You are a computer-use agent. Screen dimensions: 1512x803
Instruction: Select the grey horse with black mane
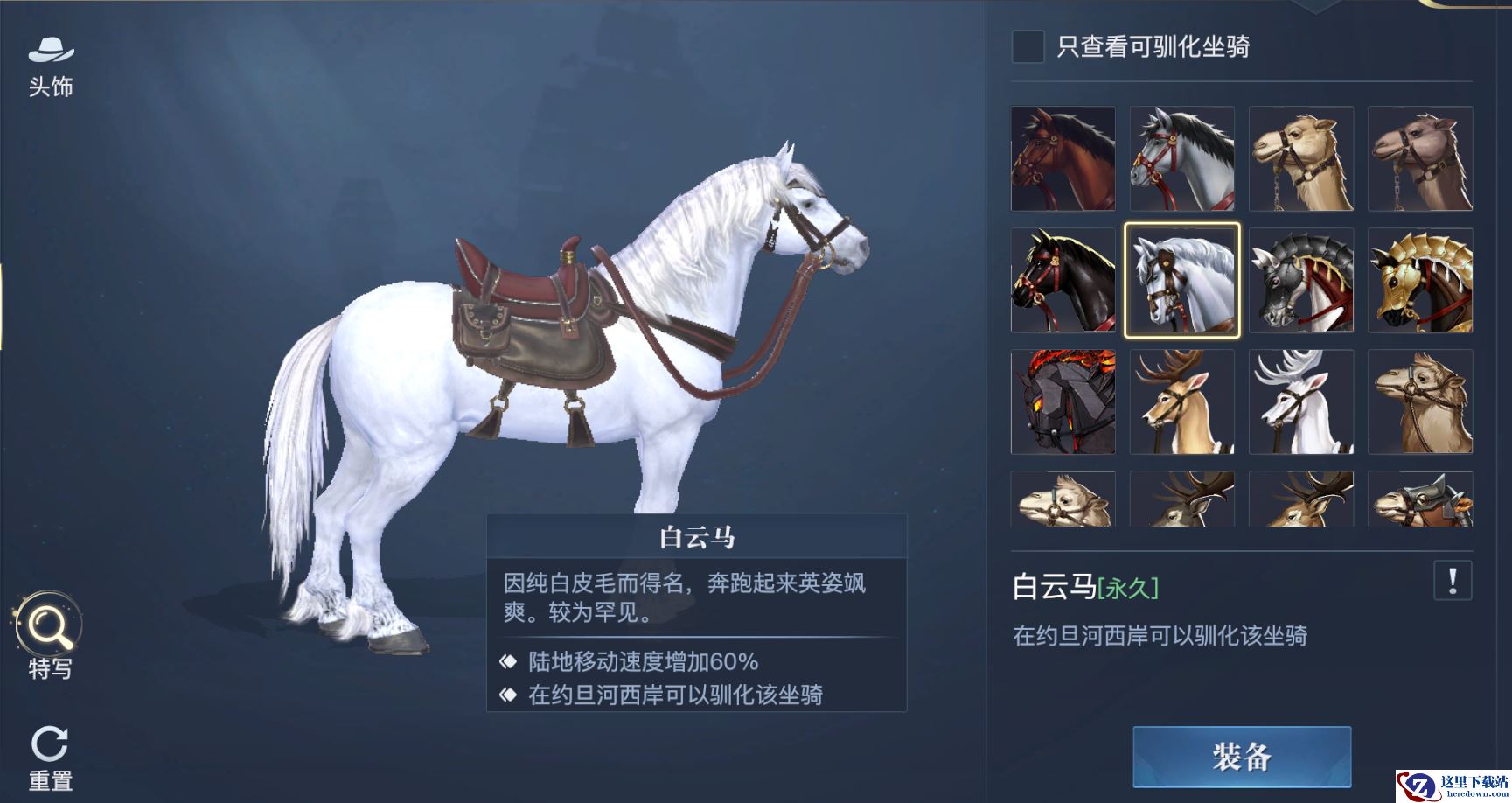pos(1182,158)
